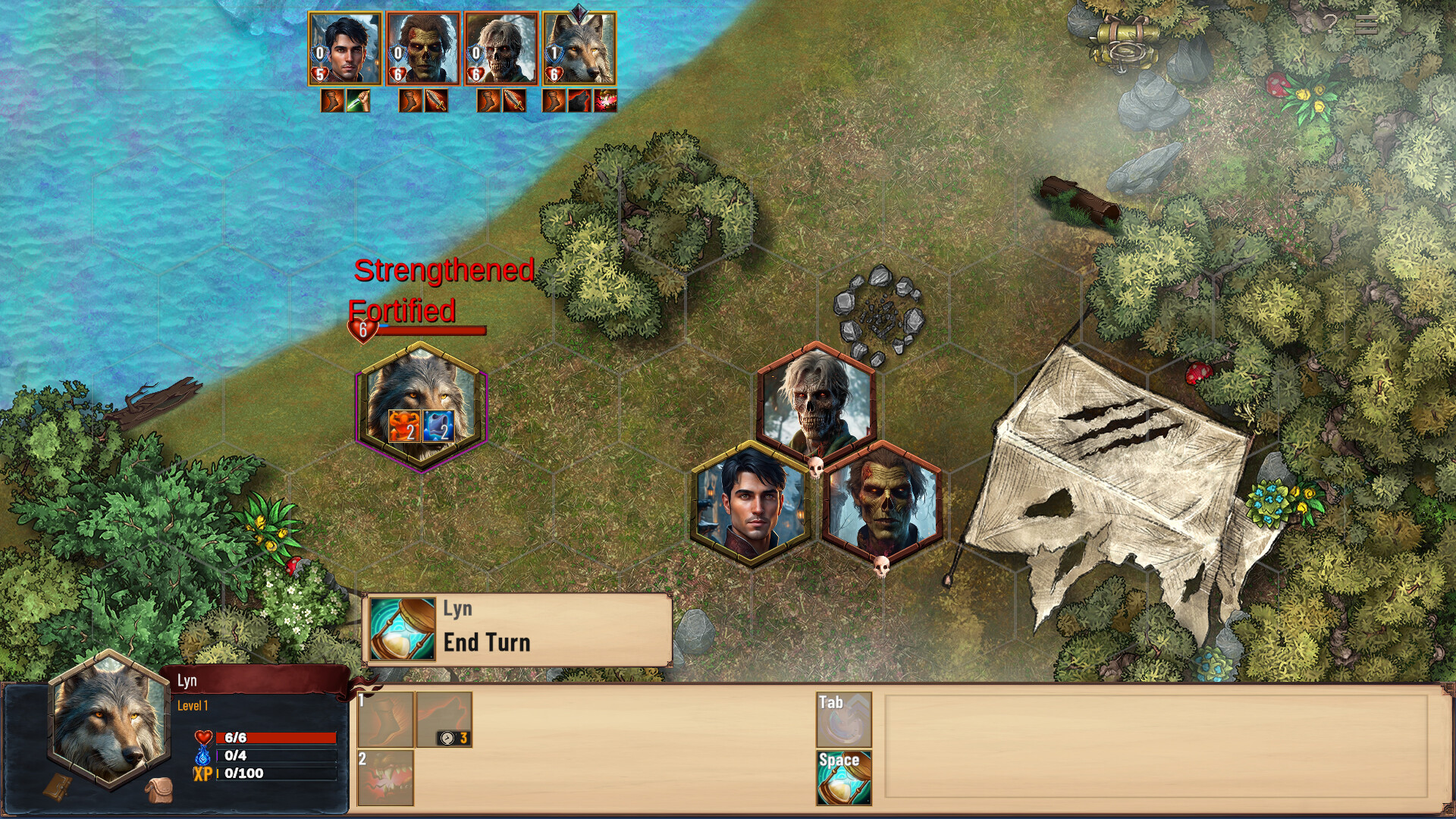Click the wolf portrait in the turn order bar

pos(581,49)
